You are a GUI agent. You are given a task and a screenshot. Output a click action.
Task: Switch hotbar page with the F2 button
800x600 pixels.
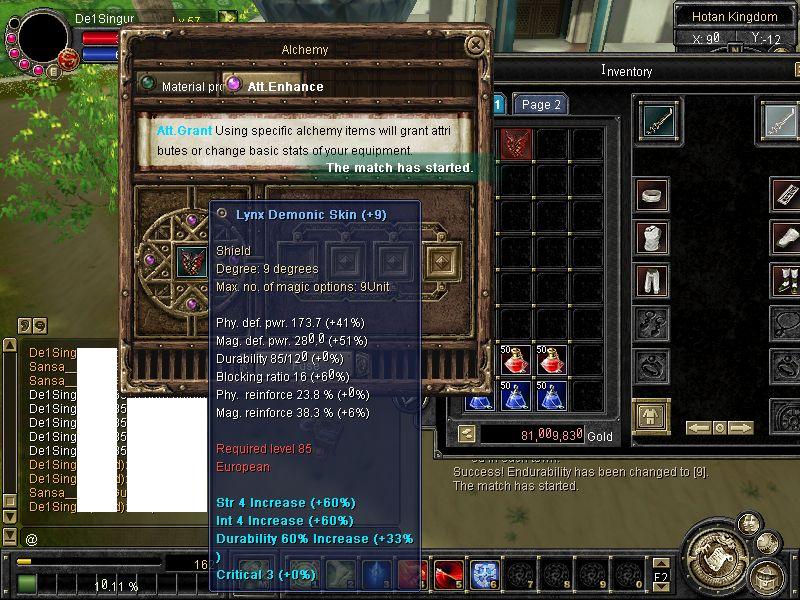pyautogui.click(x=661, y=577)
